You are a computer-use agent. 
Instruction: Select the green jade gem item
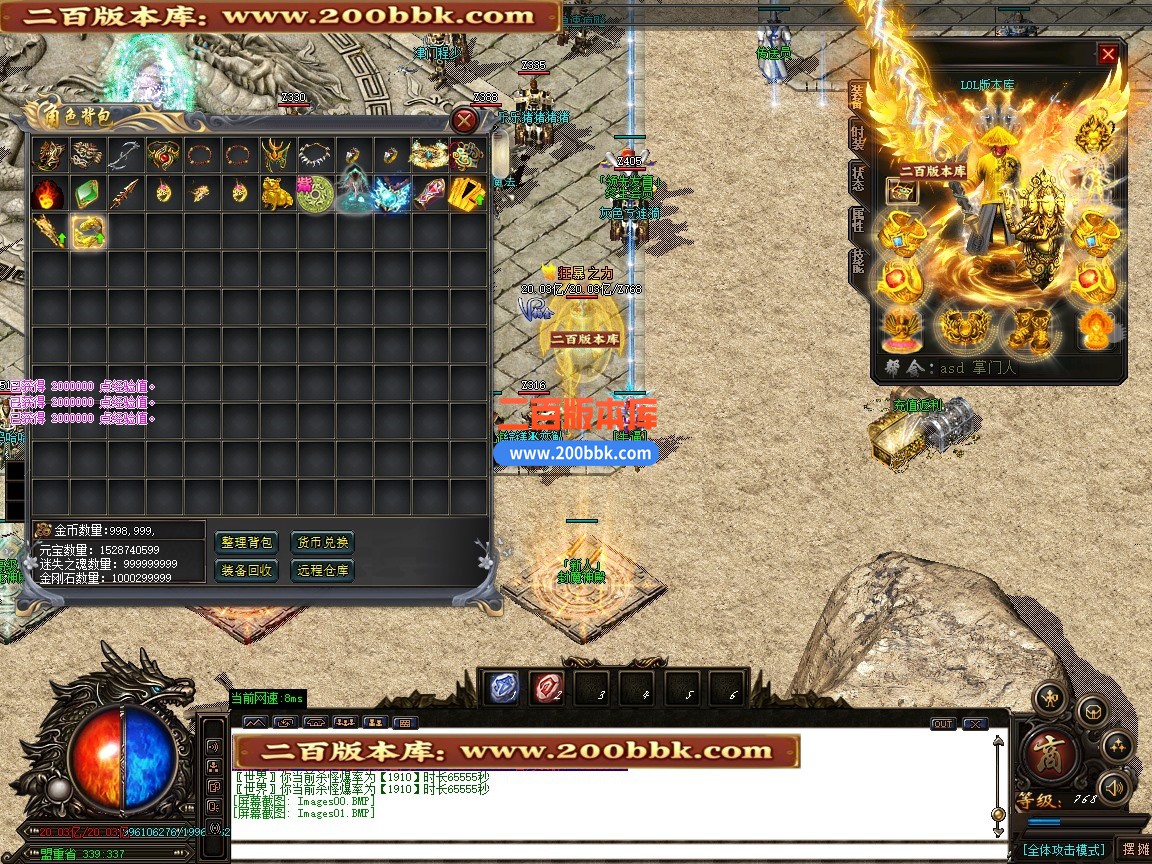pos(87,194)
